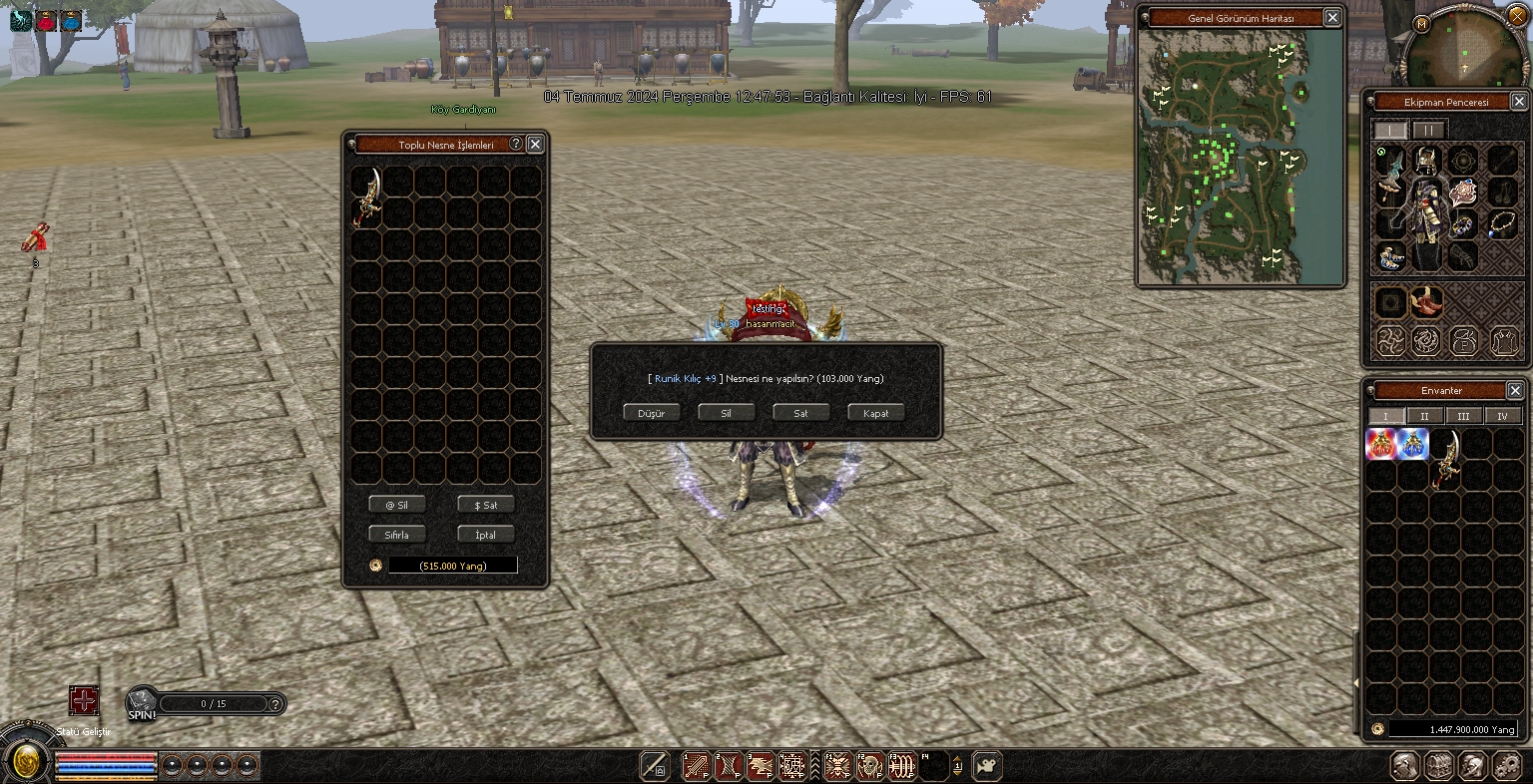Close the Toplu Nesne İşlemleri window

coord(535,144)
